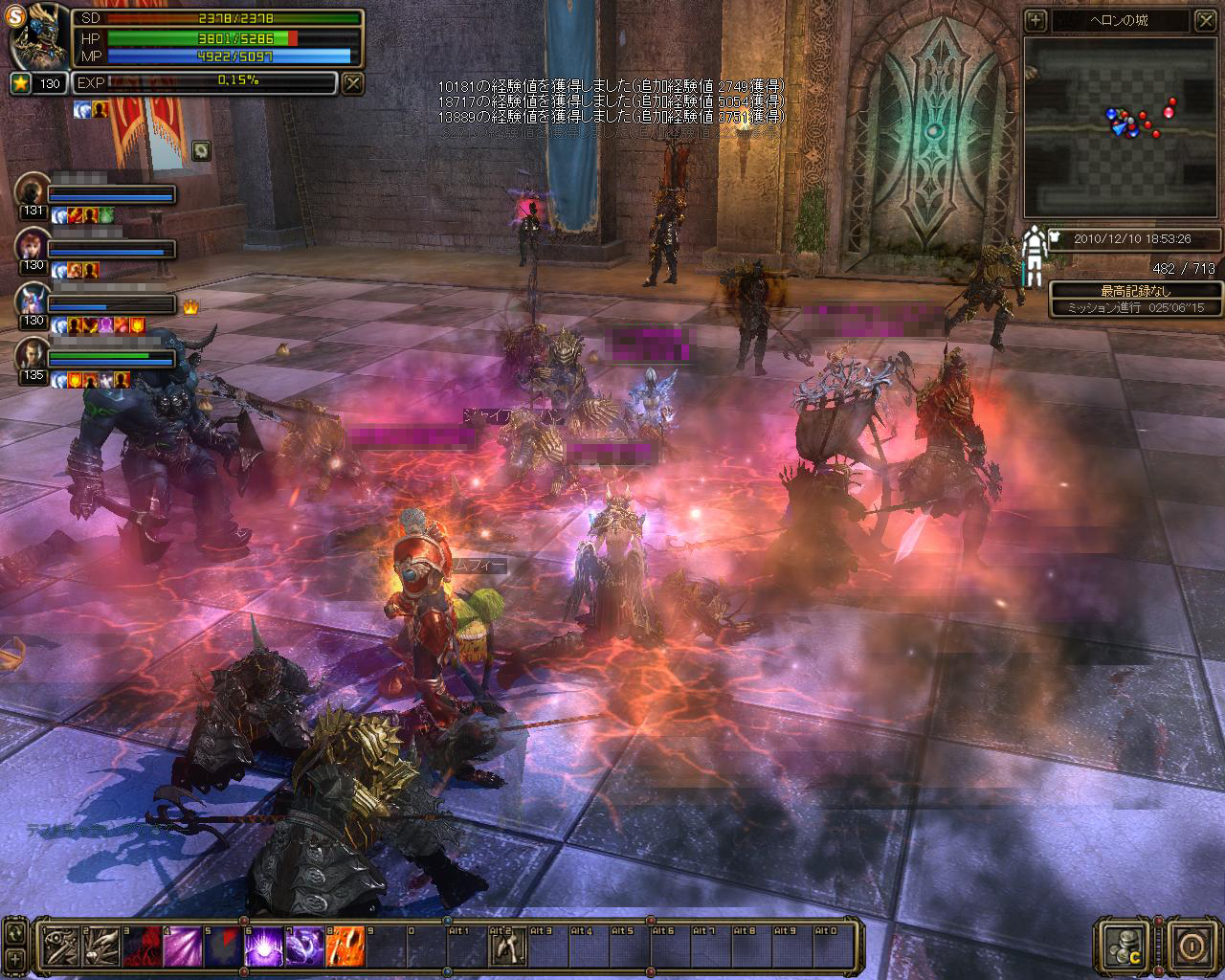
Task: Switch hotbar page with the rotate arrows button
Action: click(x=14, y=932)
